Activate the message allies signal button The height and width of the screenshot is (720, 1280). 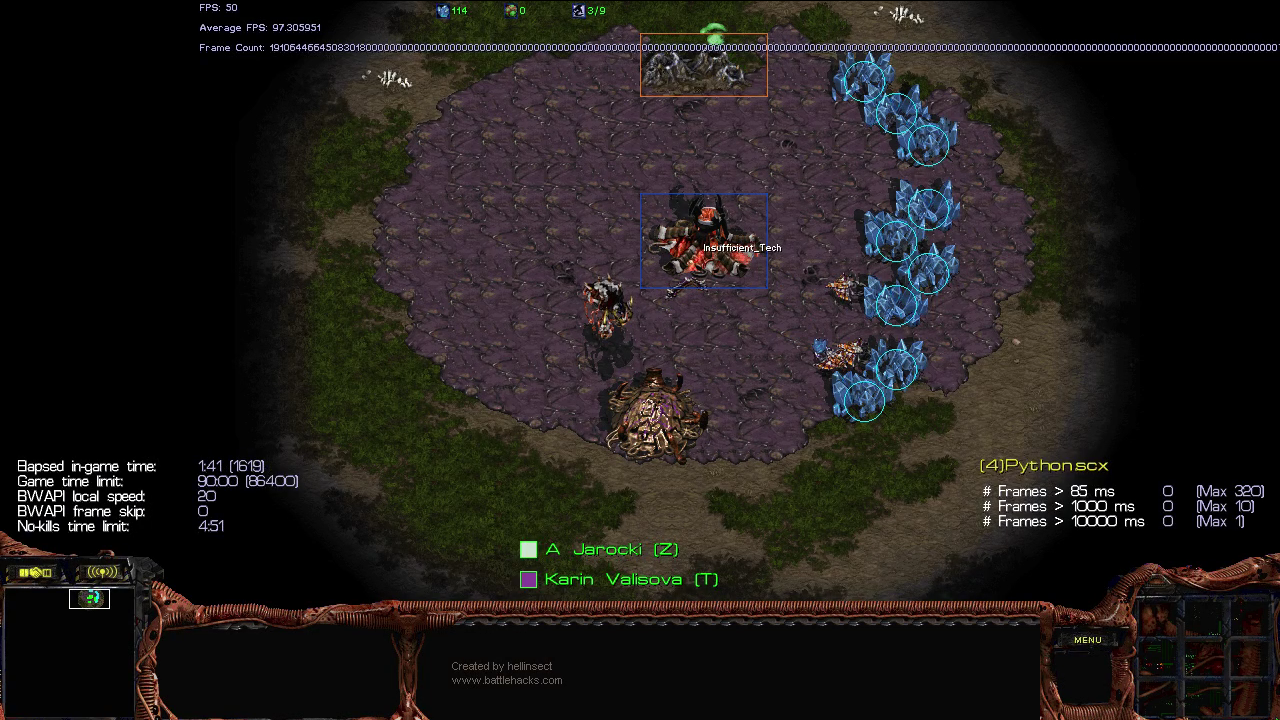102,572
